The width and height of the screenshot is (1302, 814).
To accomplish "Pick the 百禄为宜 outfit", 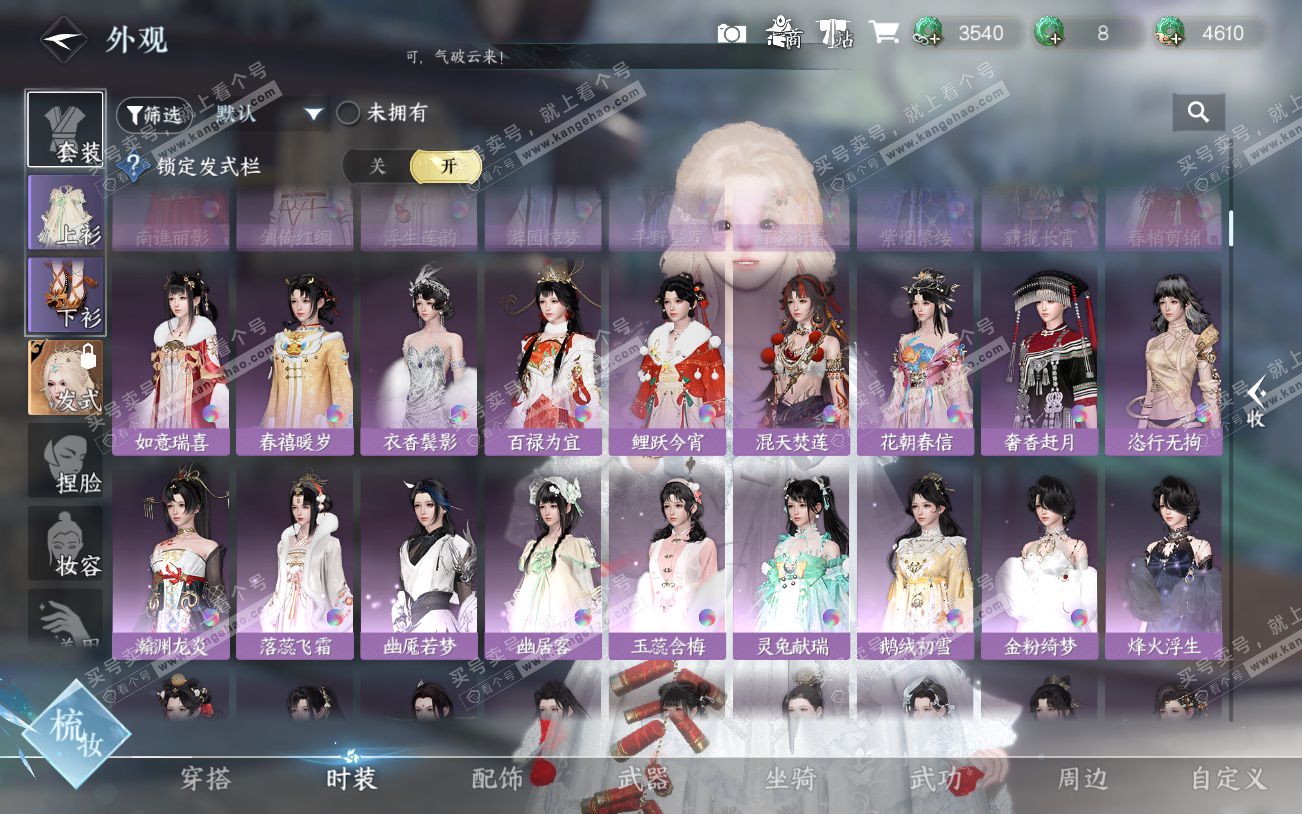I will point(543,358).
